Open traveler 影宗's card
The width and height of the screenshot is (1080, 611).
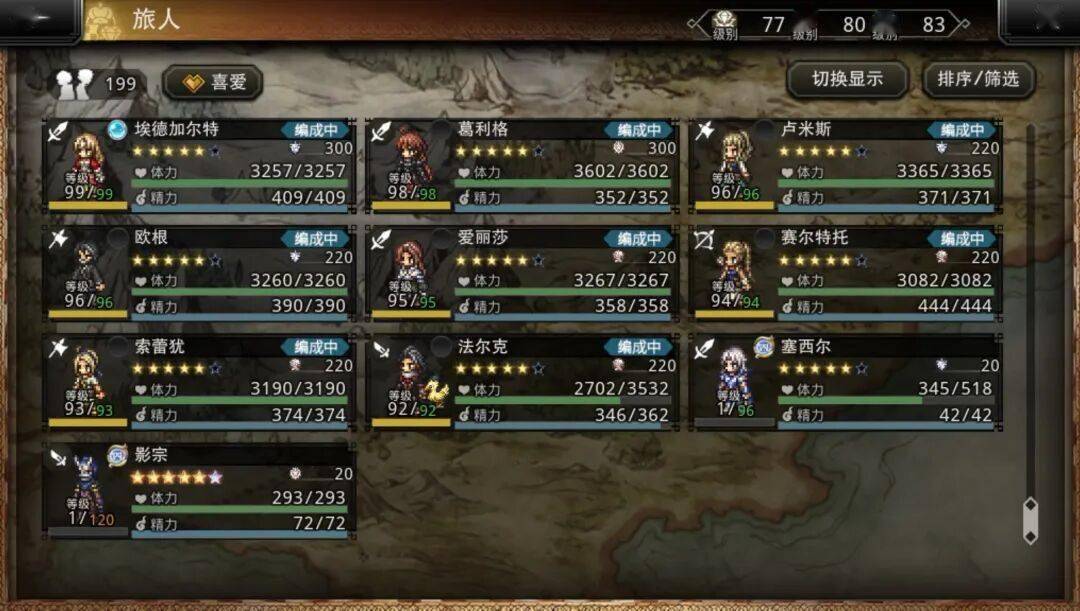click(x=198, y=491)
